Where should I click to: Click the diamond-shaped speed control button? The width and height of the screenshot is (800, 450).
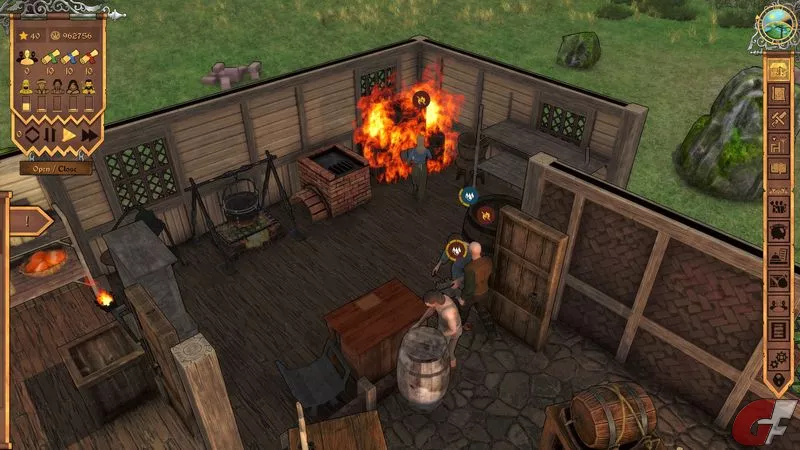pos(31,134)
